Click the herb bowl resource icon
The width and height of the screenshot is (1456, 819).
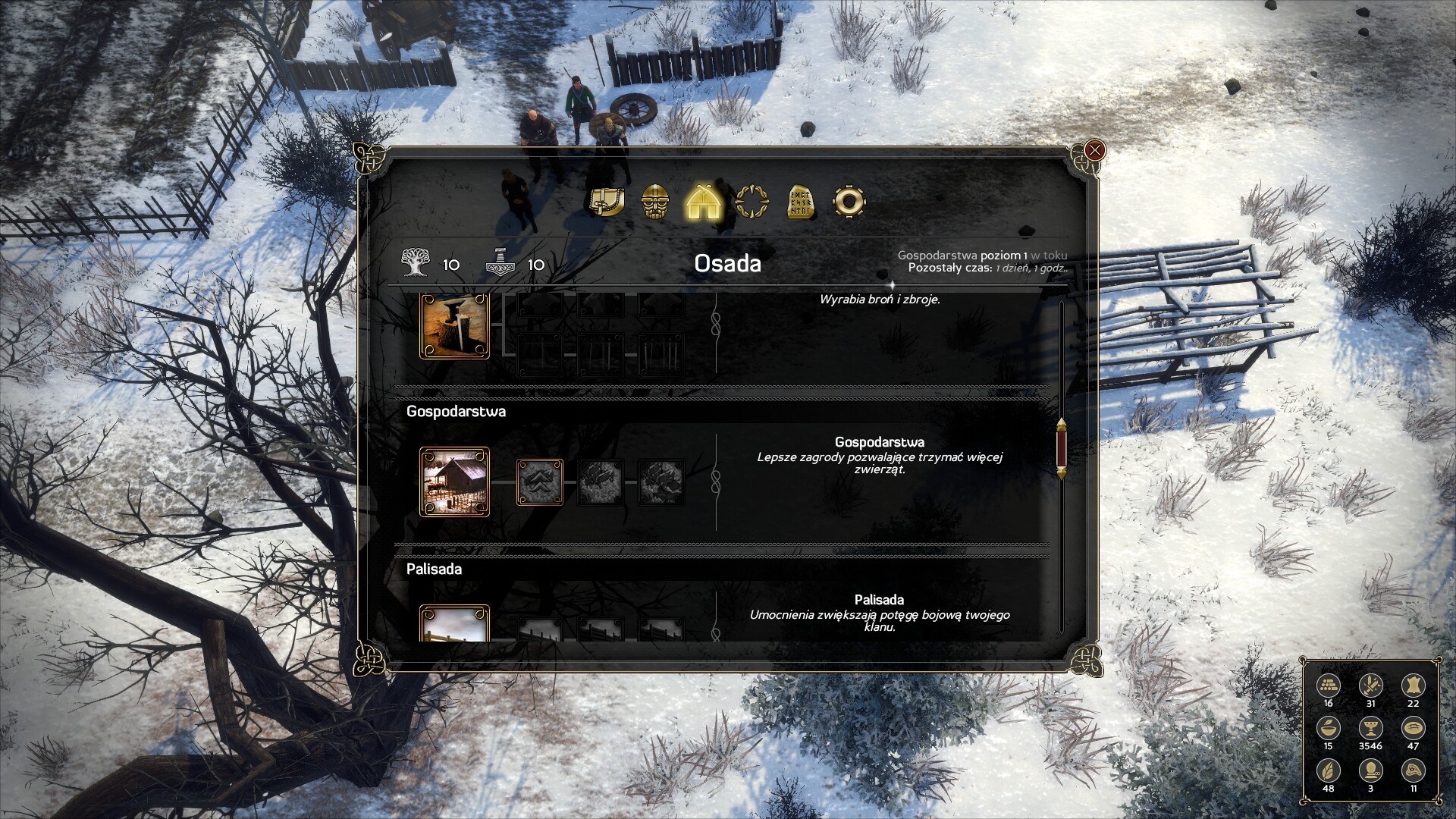coord(1328,728)
